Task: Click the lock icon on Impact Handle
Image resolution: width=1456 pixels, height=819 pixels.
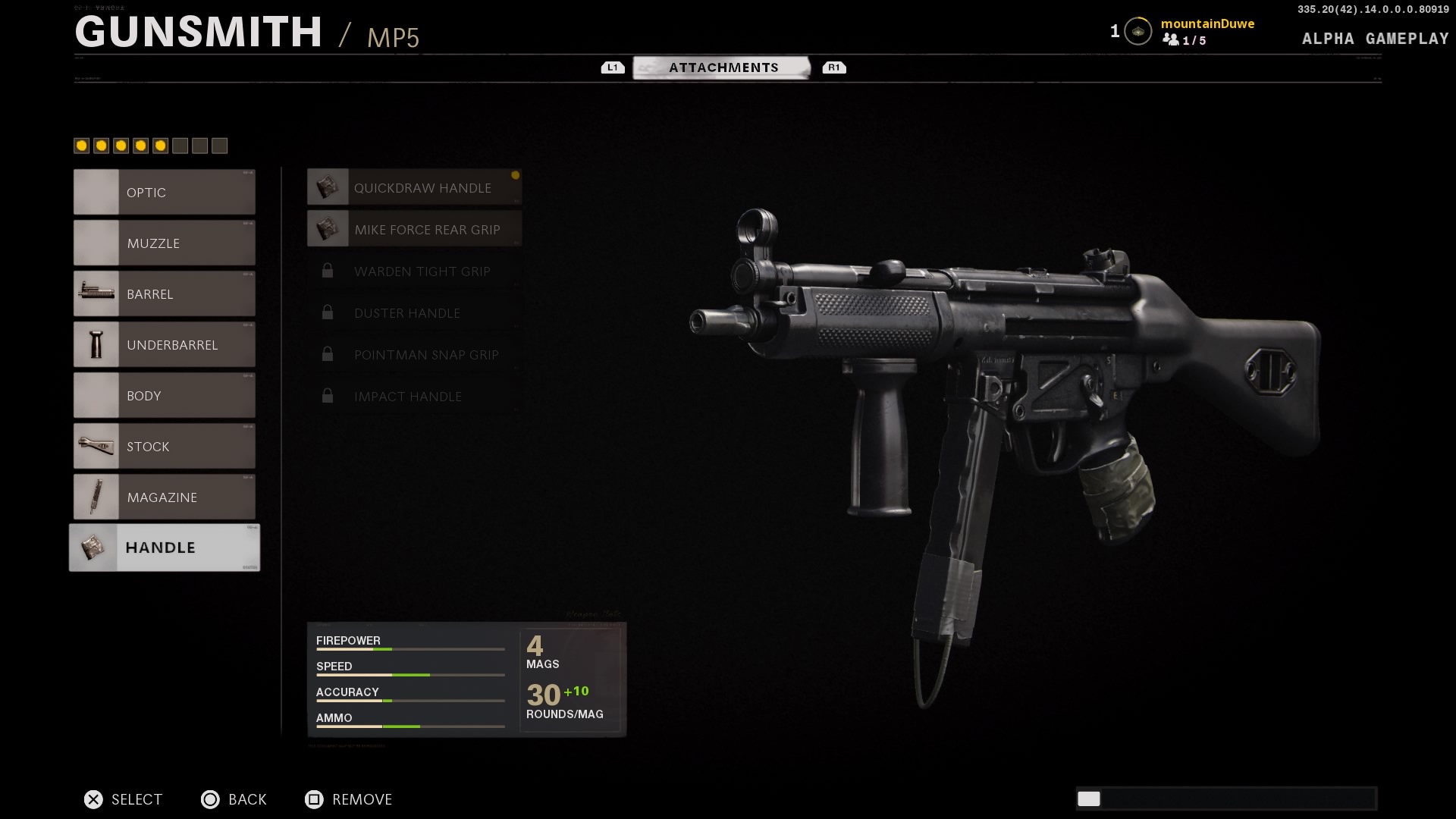Action: [328, 396]
